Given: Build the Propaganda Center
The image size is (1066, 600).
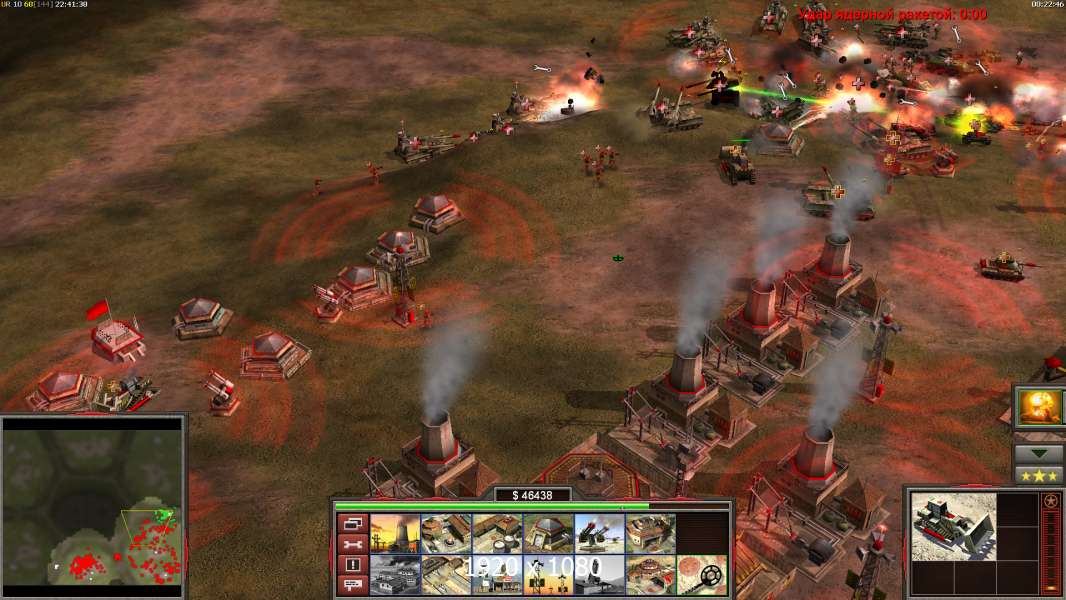Looking at the screenshot, I should click(x=650, y=574).
